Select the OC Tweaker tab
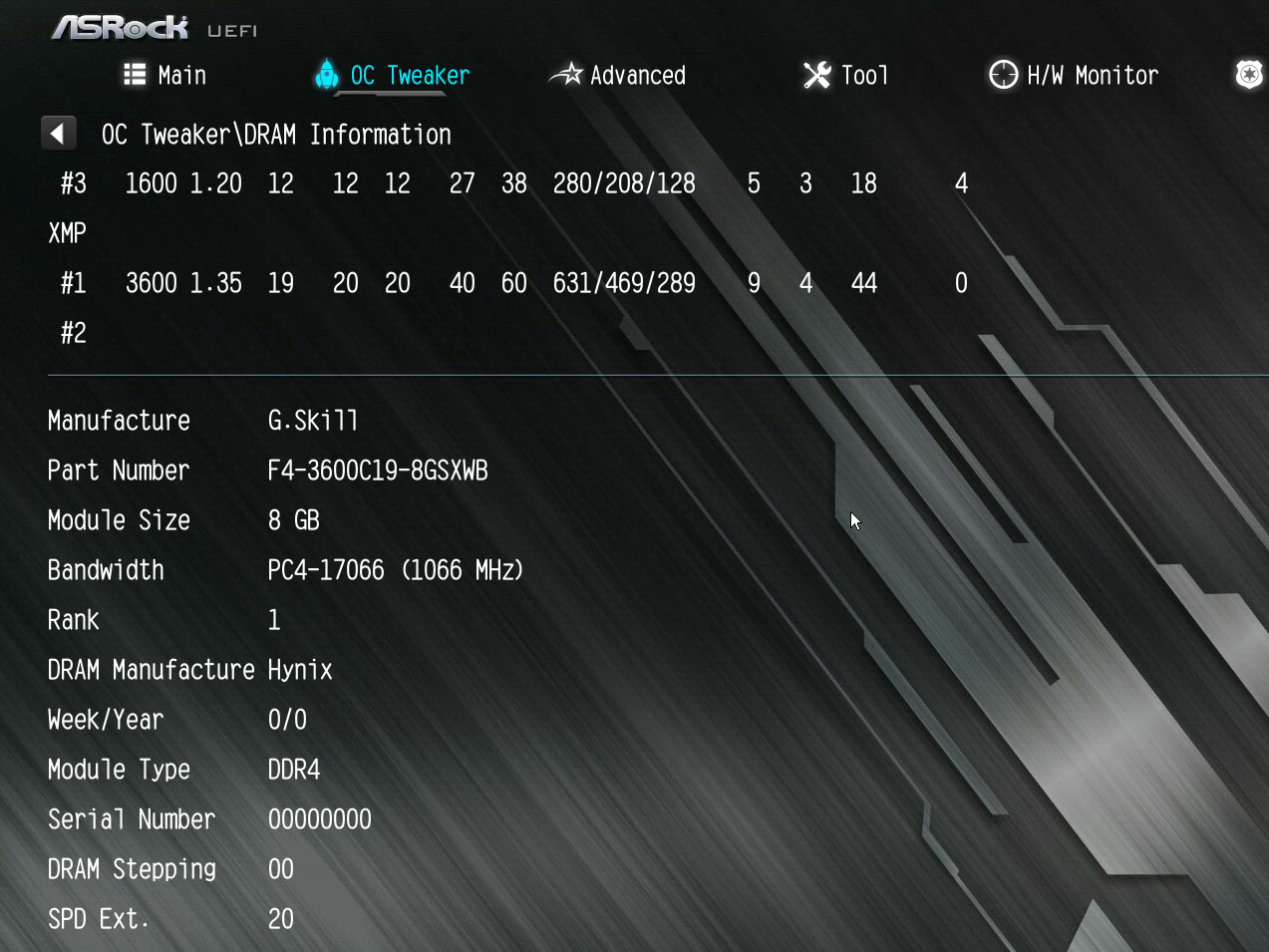The image size is (1269, 952). click(393, 76)
